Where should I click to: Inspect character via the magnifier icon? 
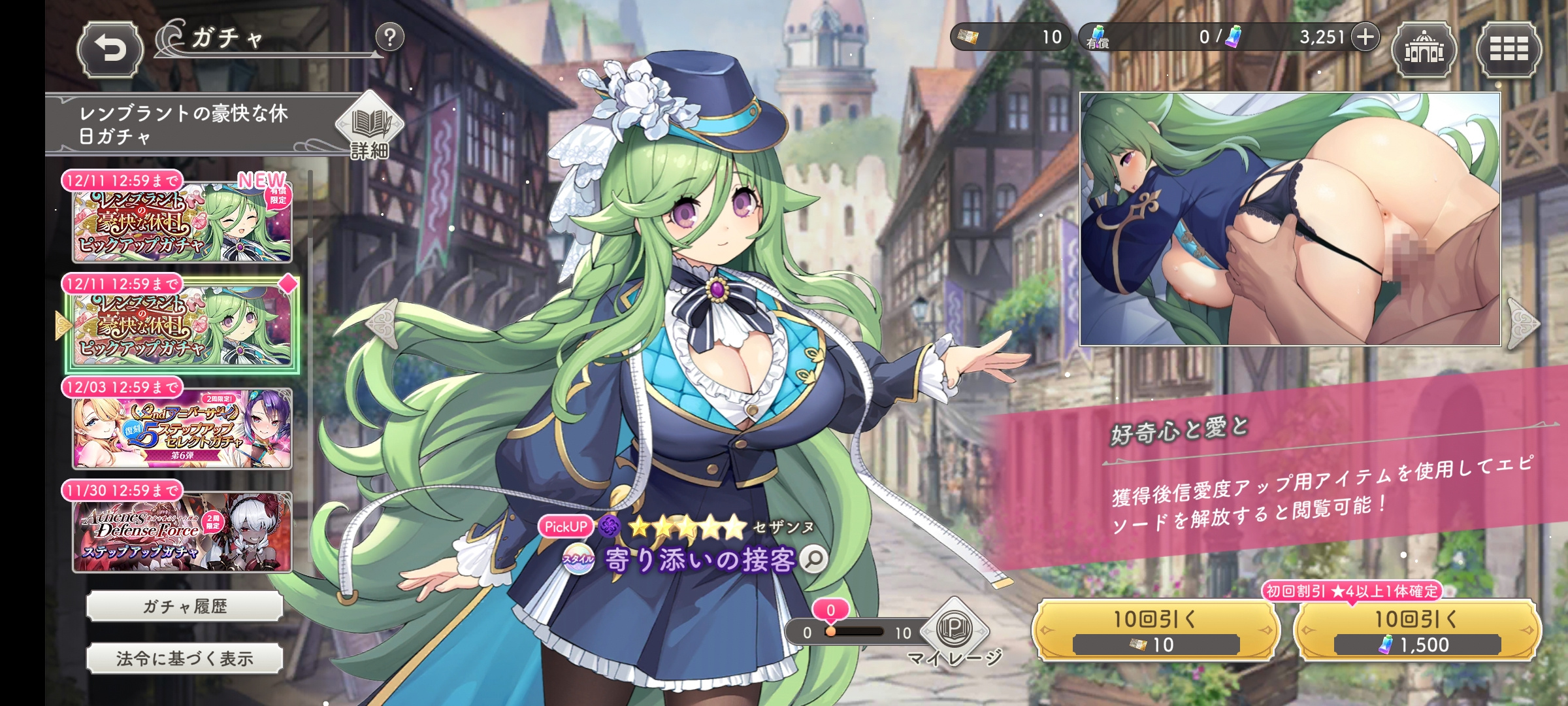(x=814, y=559)
